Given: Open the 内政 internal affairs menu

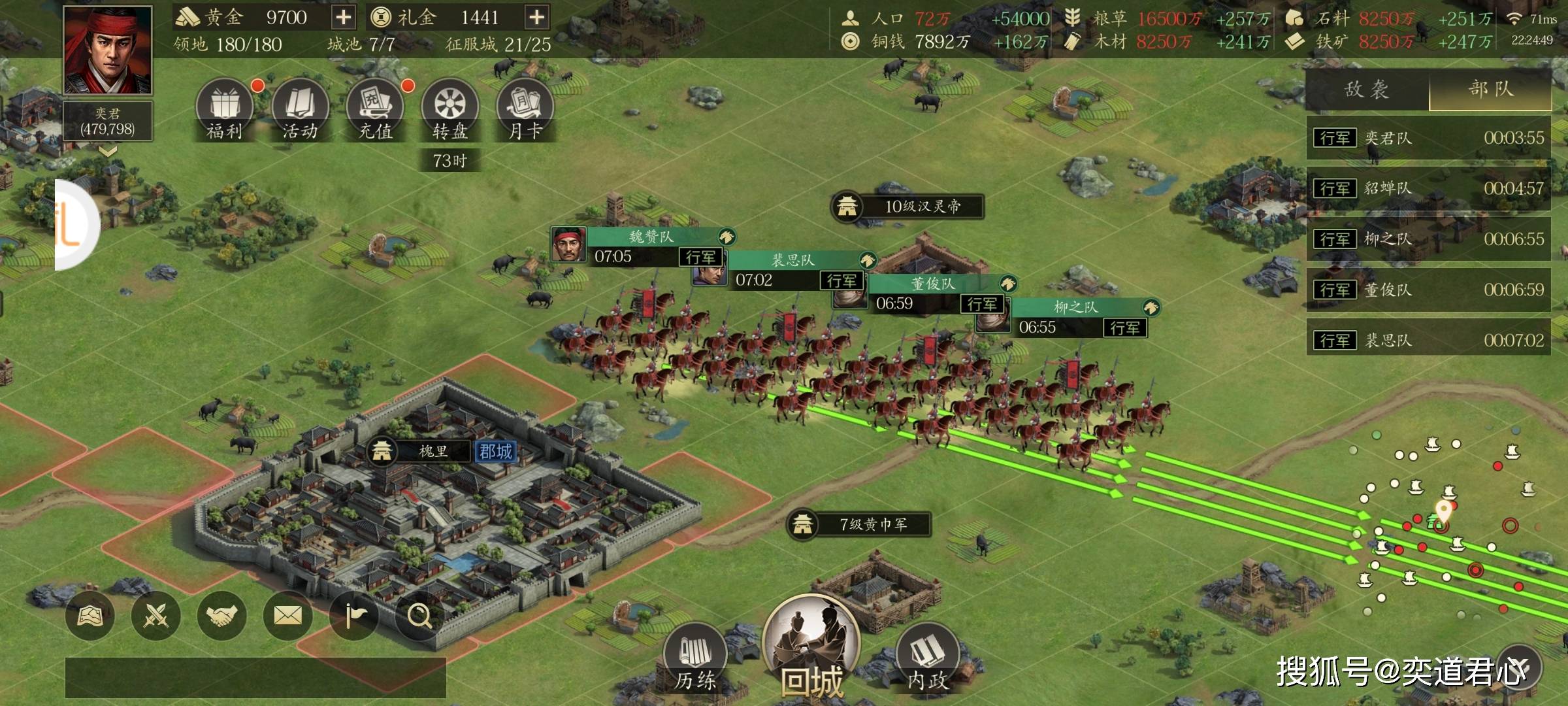Looking at the screenshot, I should point(927,657).
